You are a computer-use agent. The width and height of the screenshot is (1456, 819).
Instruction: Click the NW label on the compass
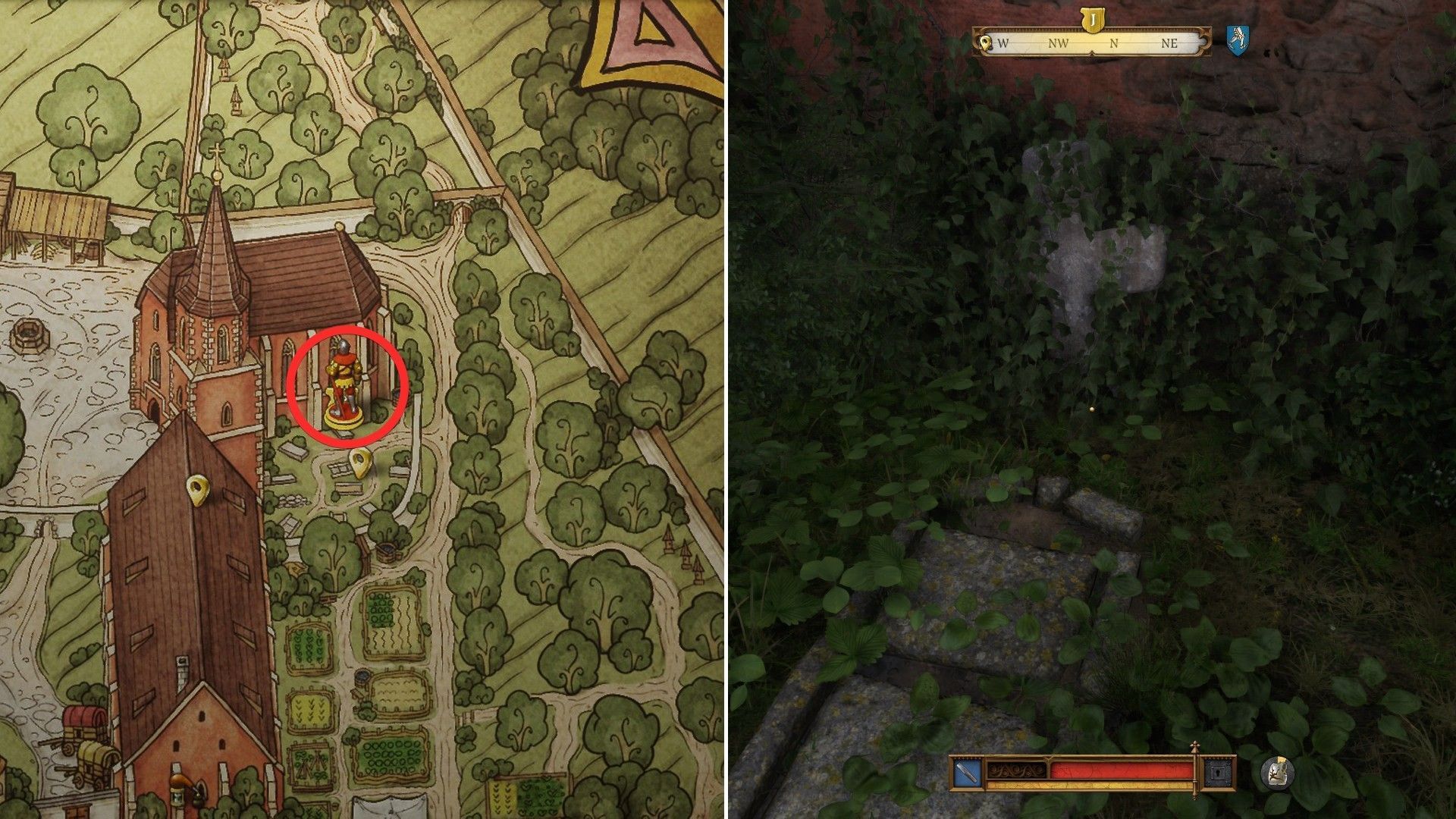[1060, 44]
